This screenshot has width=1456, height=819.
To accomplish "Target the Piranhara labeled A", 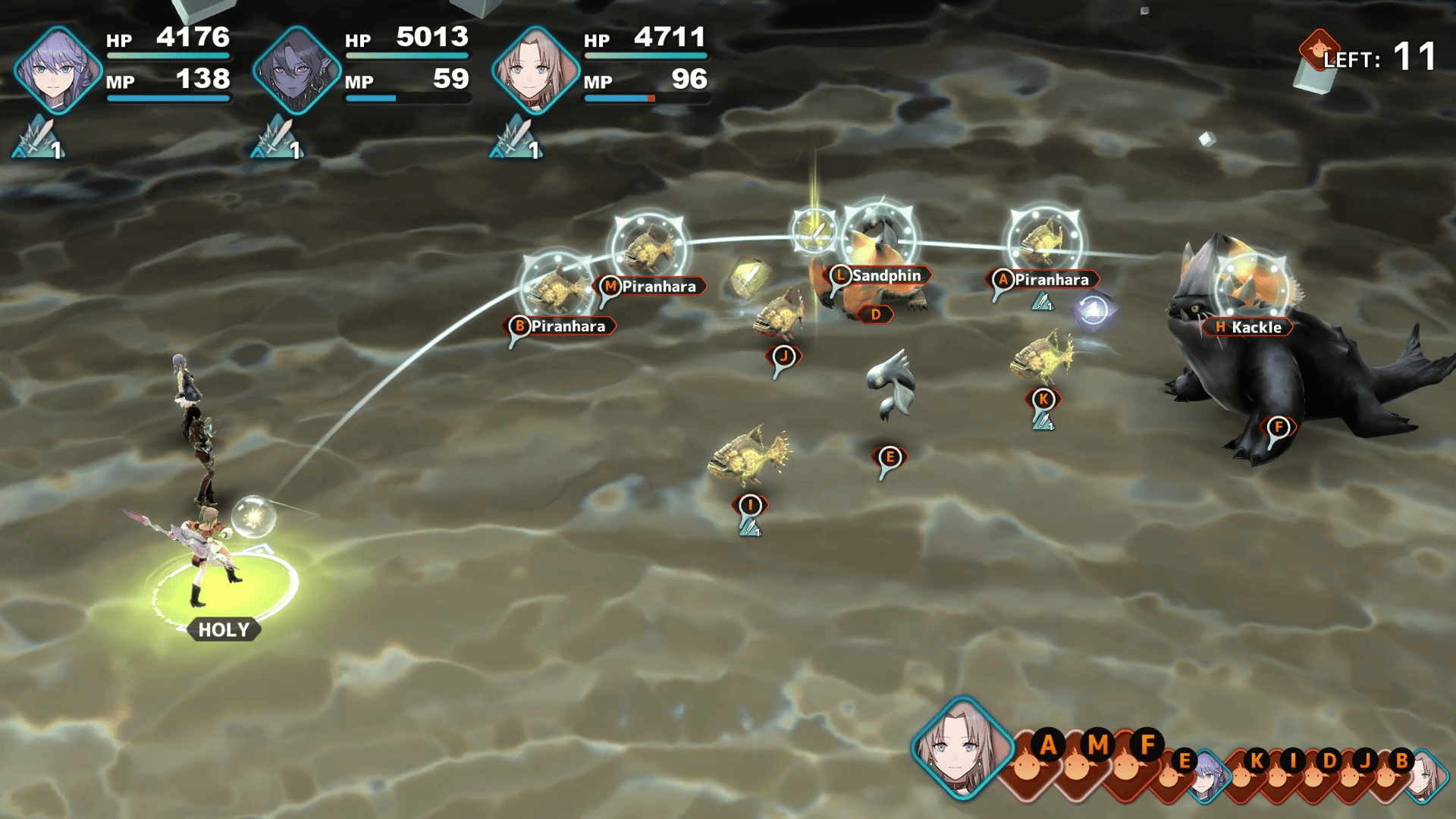I will tap(1043, 280).
